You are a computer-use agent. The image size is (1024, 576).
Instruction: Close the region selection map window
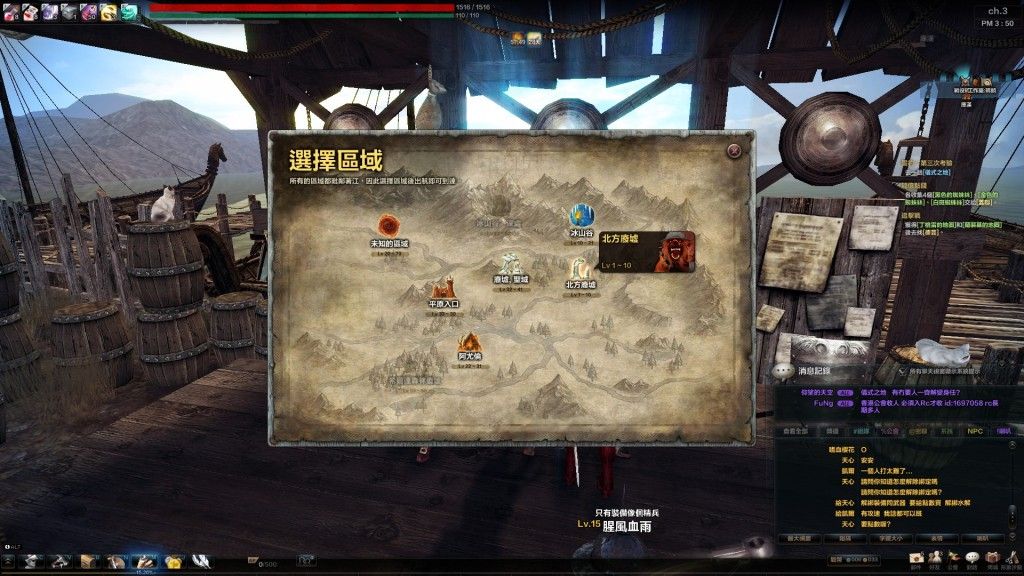[735, 150]
